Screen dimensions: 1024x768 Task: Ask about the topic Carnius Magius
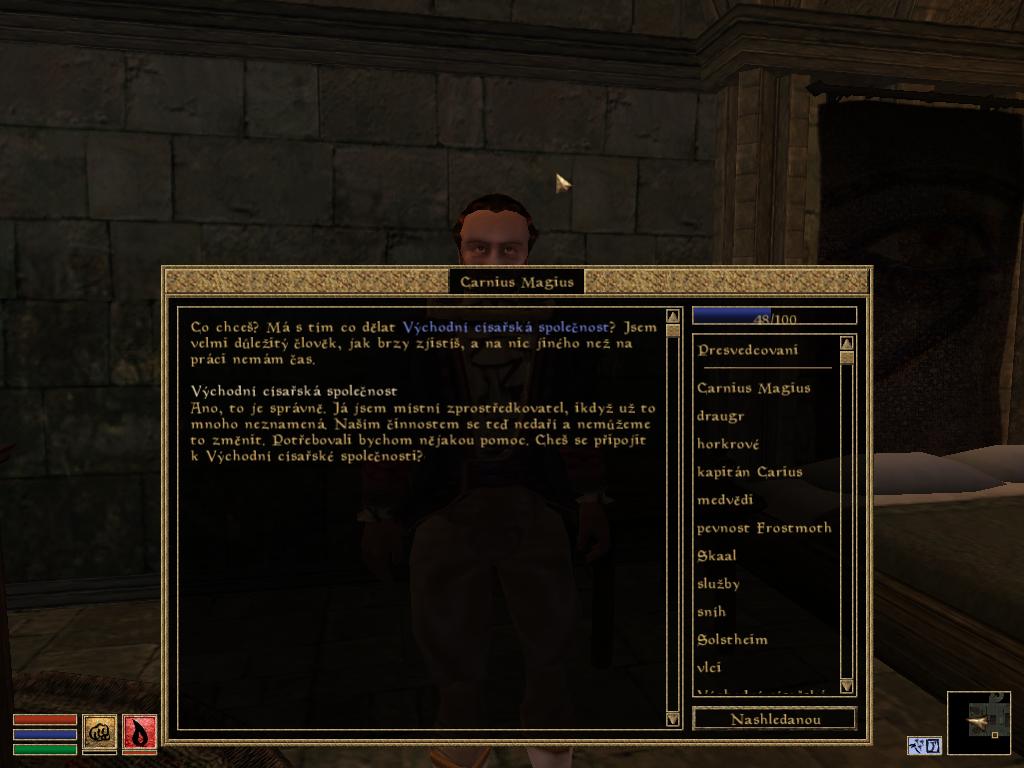(753, 388)
